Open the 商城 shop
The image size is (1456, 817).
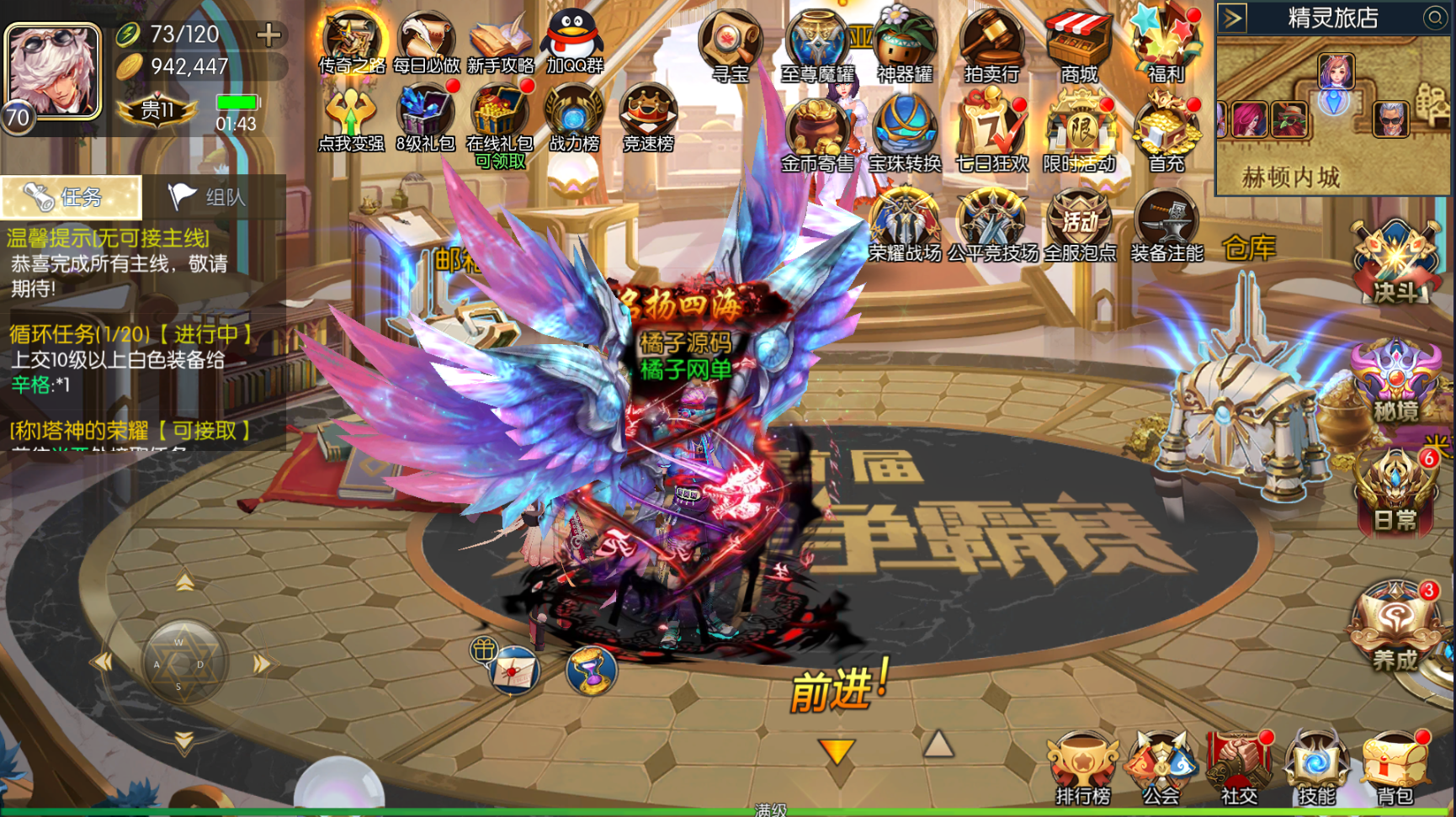pos(1079,45)
